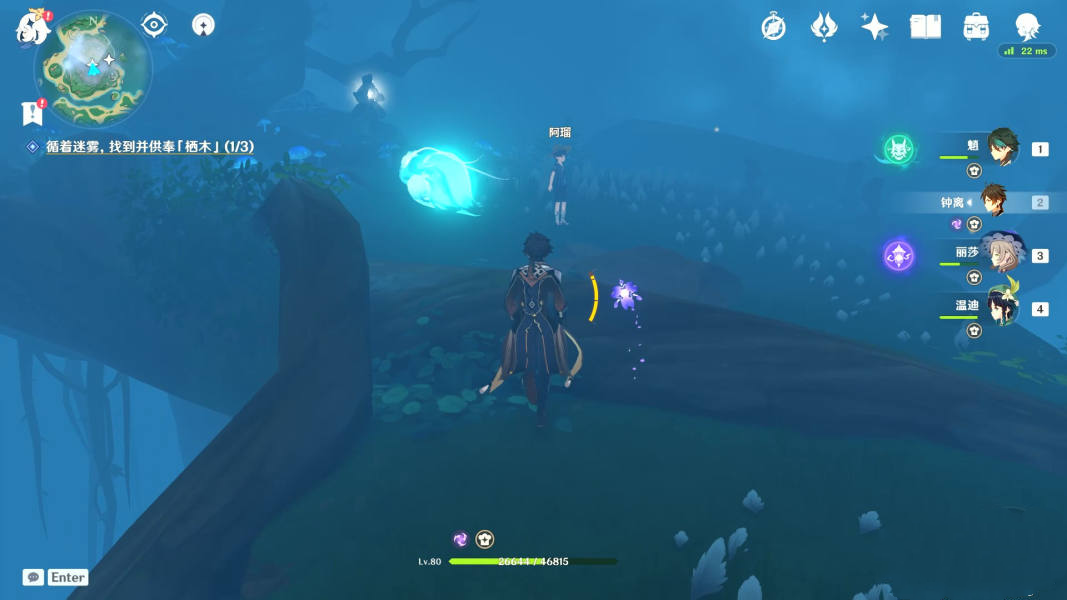Open the Paimon main menu

point(33,27)
